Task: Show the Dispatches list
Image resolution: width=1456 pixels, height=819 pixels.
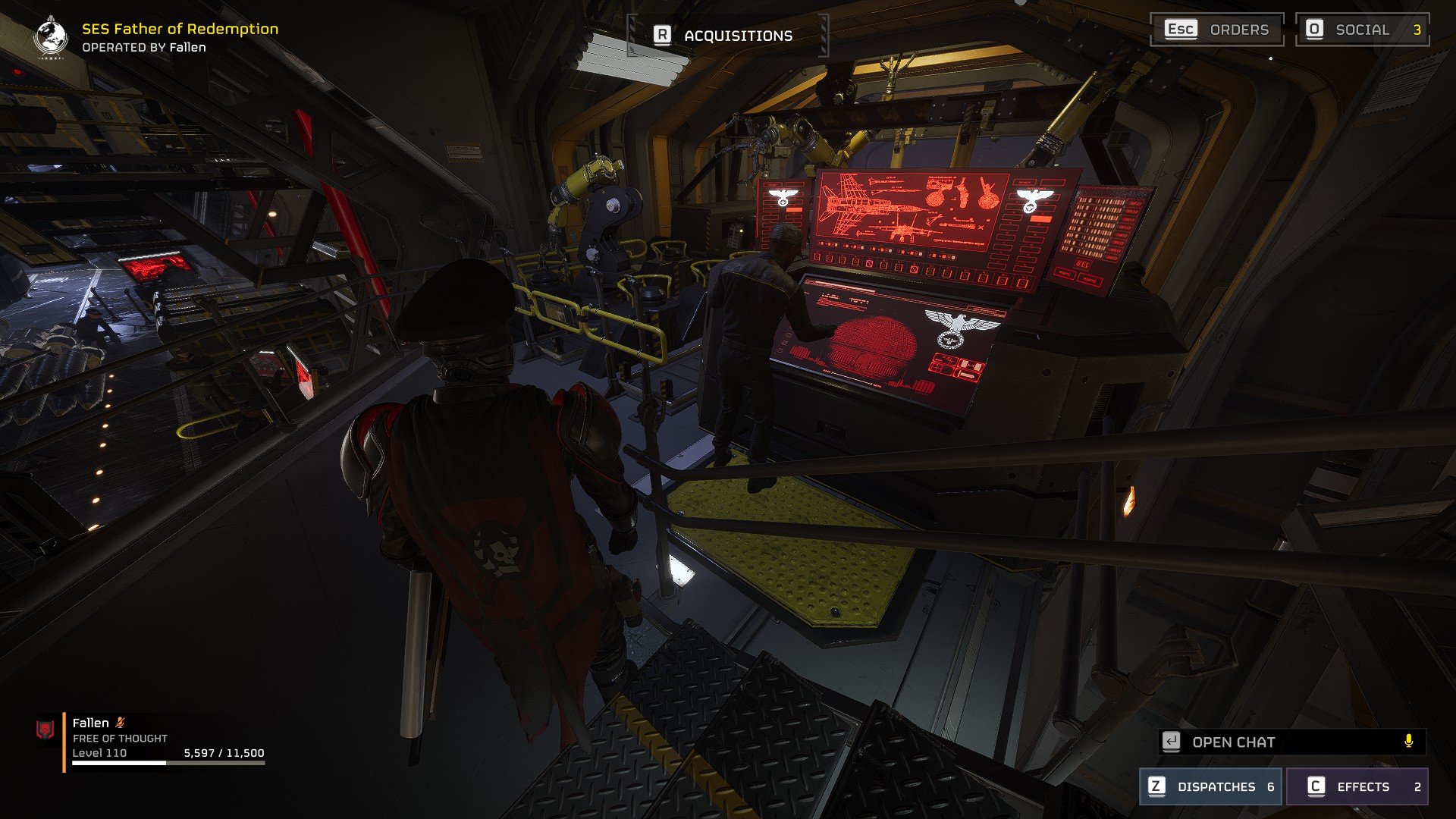Action: pyautogui.click(x=1210, y=786)
